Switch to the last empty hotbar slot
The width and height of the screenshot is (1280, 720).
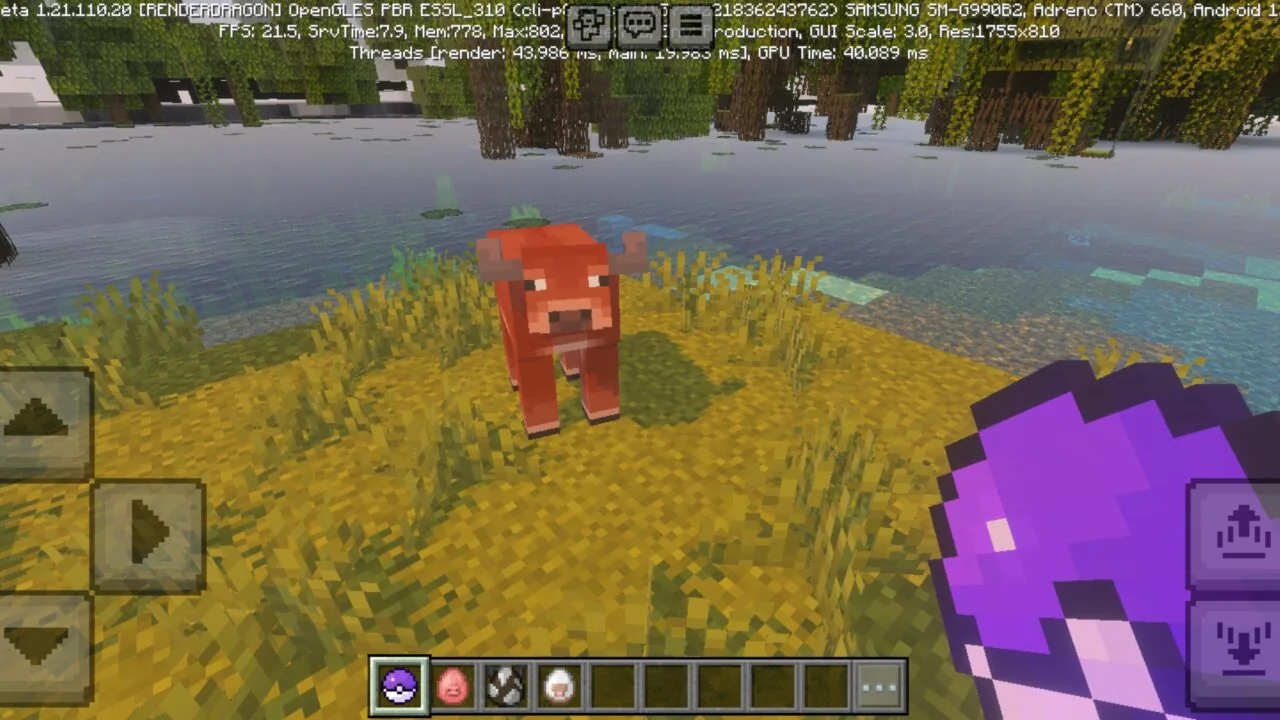point(825,684)
